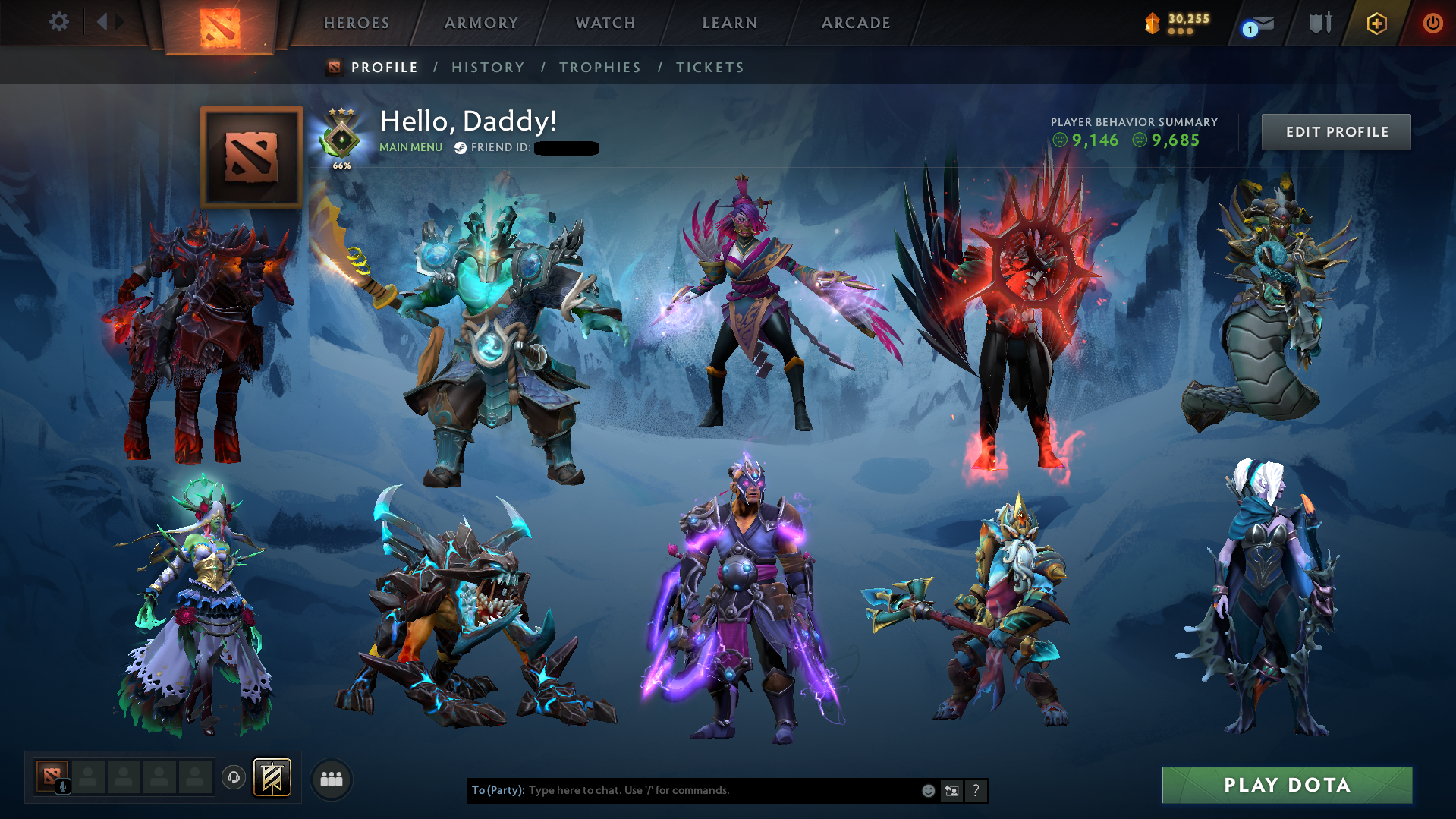1456x819 pixels.
Task: Open the friends list icon
Action: 331,778
